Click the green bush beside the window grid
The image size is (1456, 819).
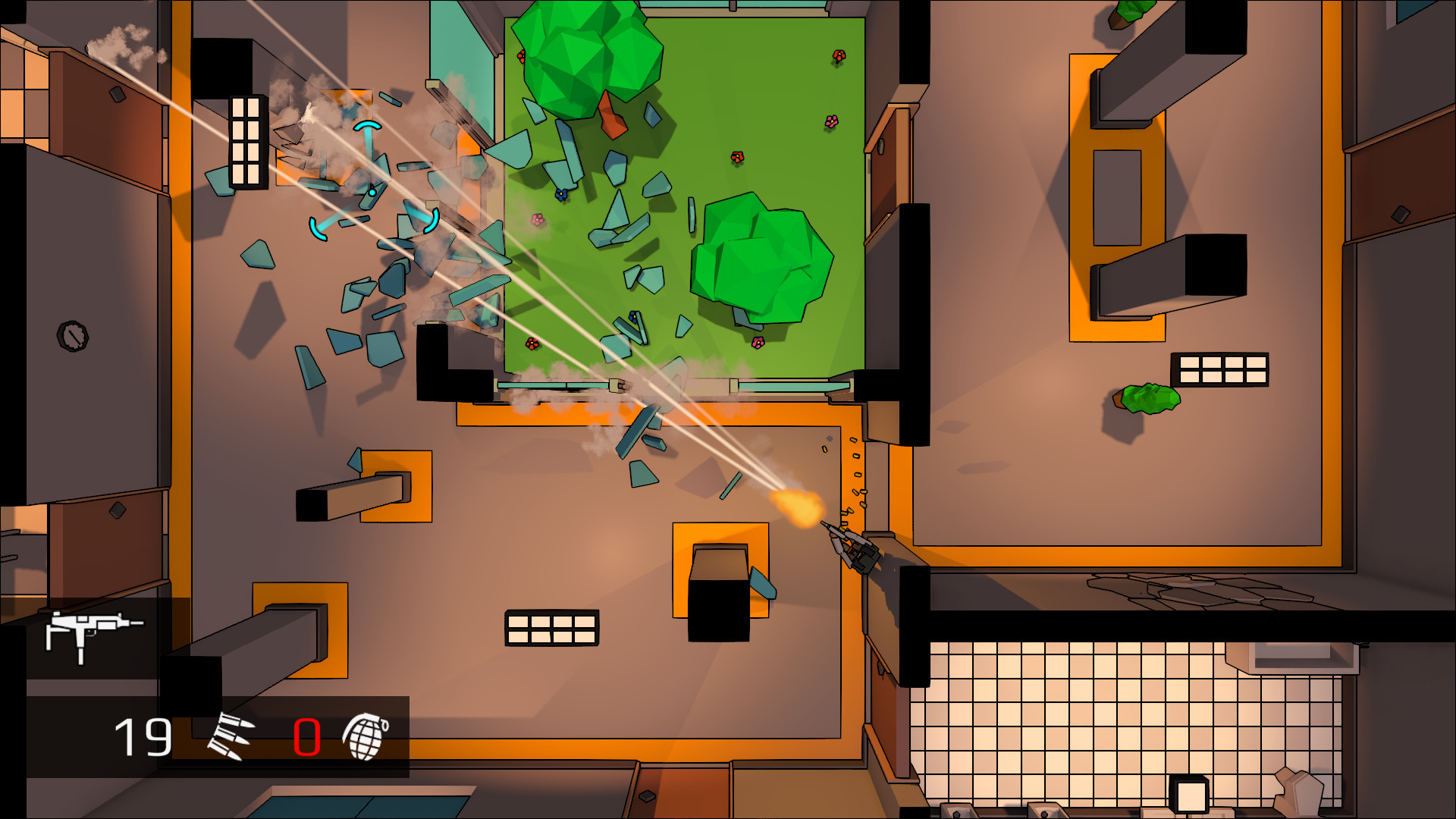click(1149, 400)
